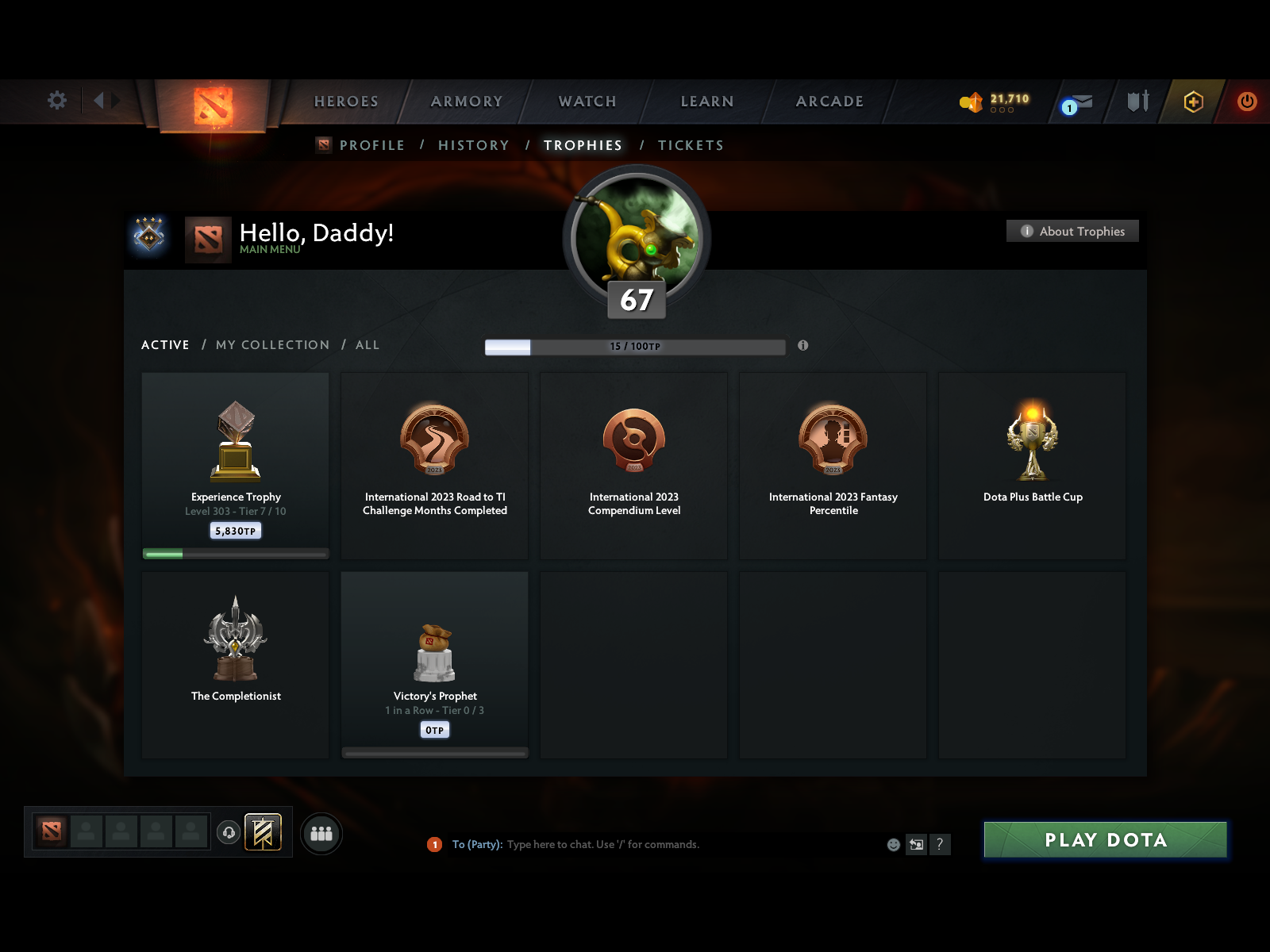
Task: Select the Victory's Prophet trophy
Action: coord(434,665)
